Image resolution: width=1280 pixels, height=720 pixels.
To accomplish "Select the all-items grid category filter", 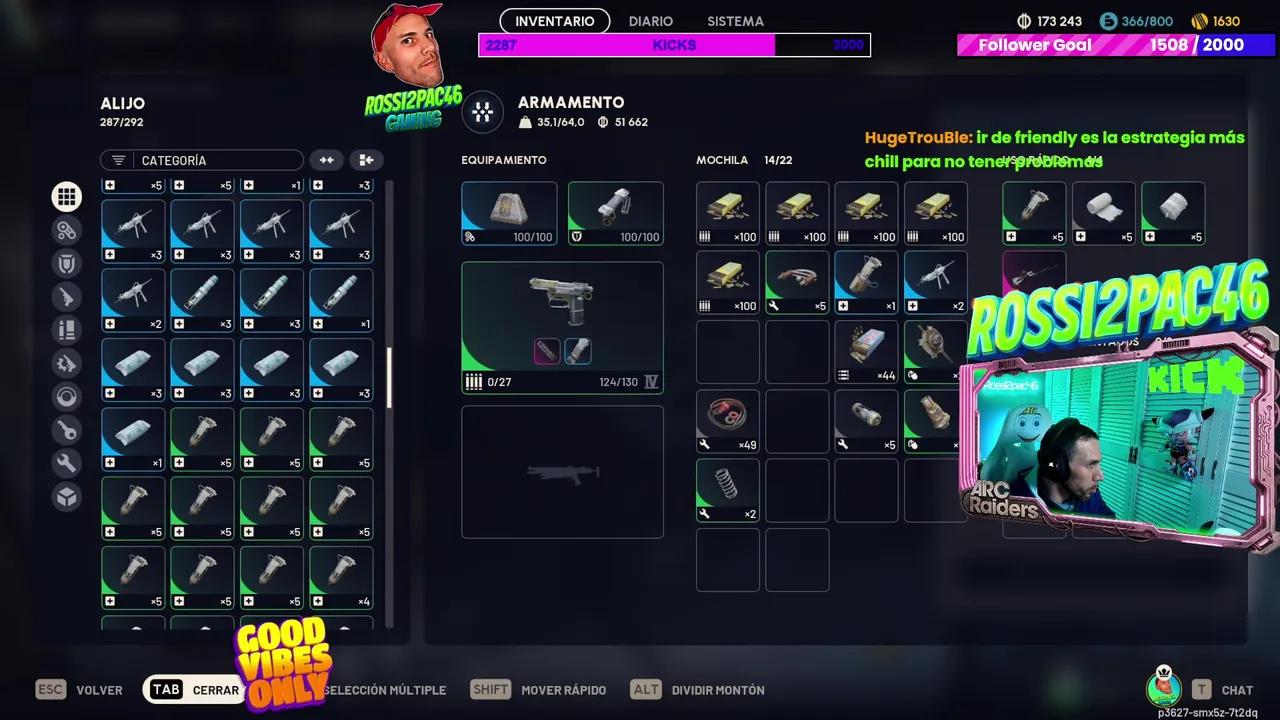I will 66,196.
